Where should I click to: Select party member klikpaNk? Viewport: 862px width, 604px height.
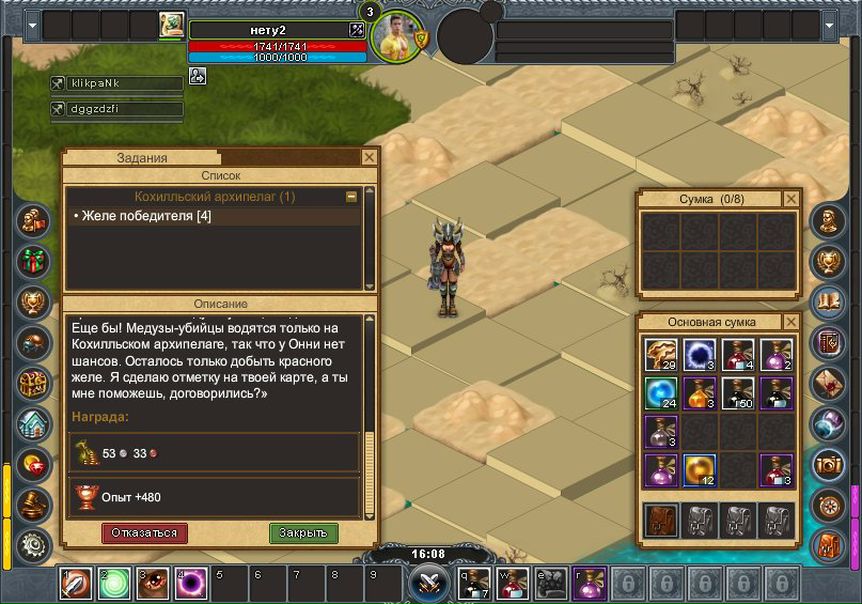click(x=116, y=84)
